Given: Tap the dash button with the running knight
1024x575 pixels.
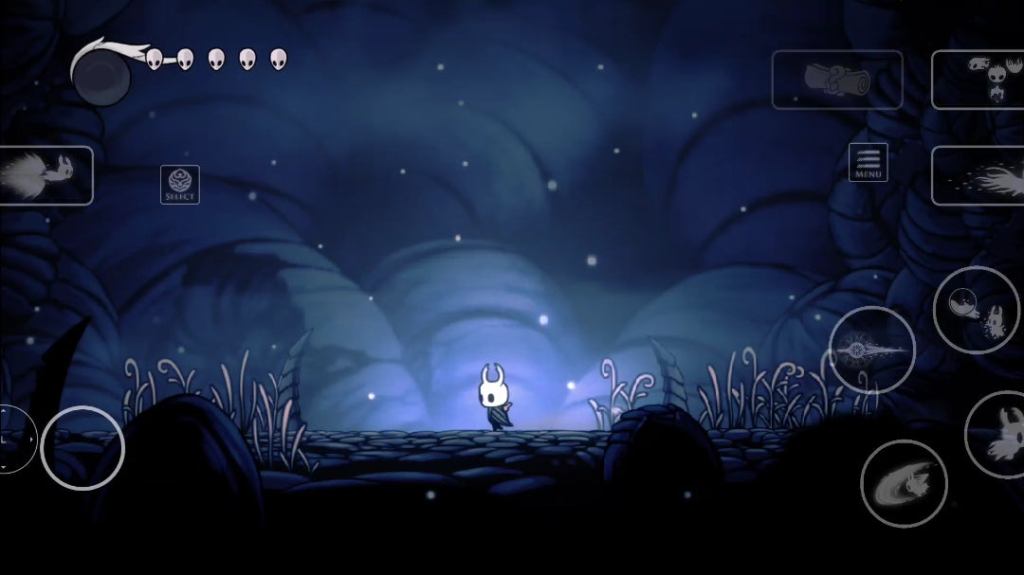Looking at the screenshot, I should (x=46, y=175).
